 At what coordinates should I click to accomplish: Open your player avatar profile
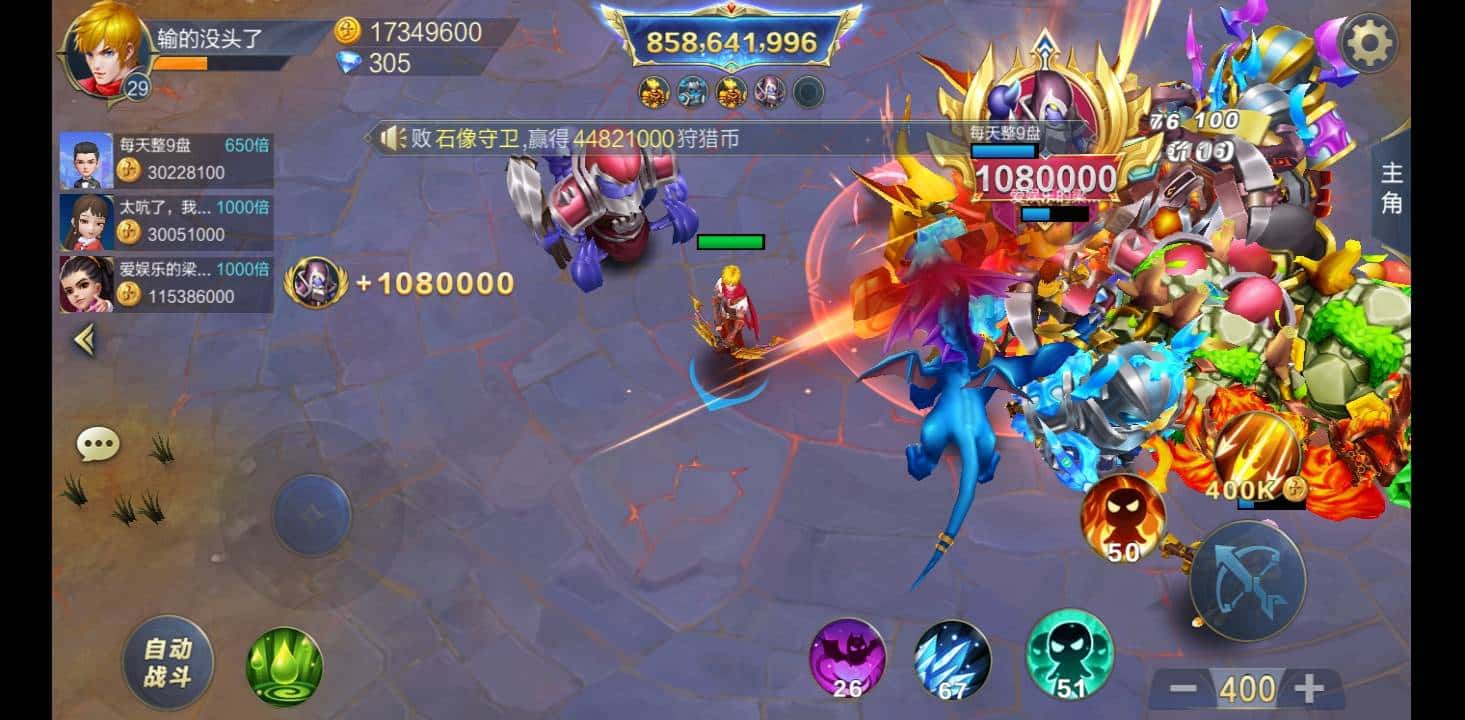tap(105, 49)
